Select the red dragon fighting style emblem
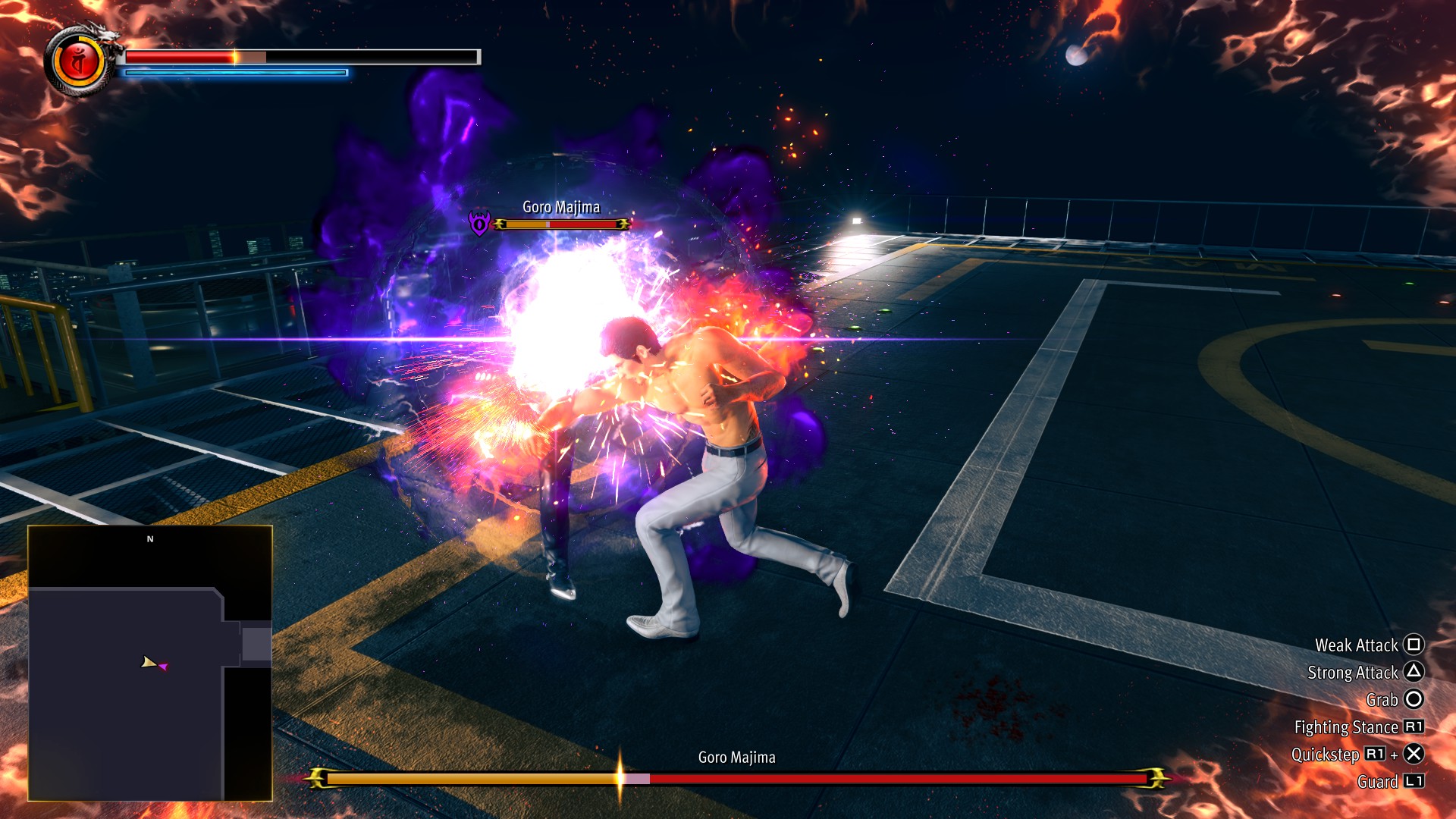The height and width of the screenshot is (819, 1456). pyautogui.click(x=79, y=62)
